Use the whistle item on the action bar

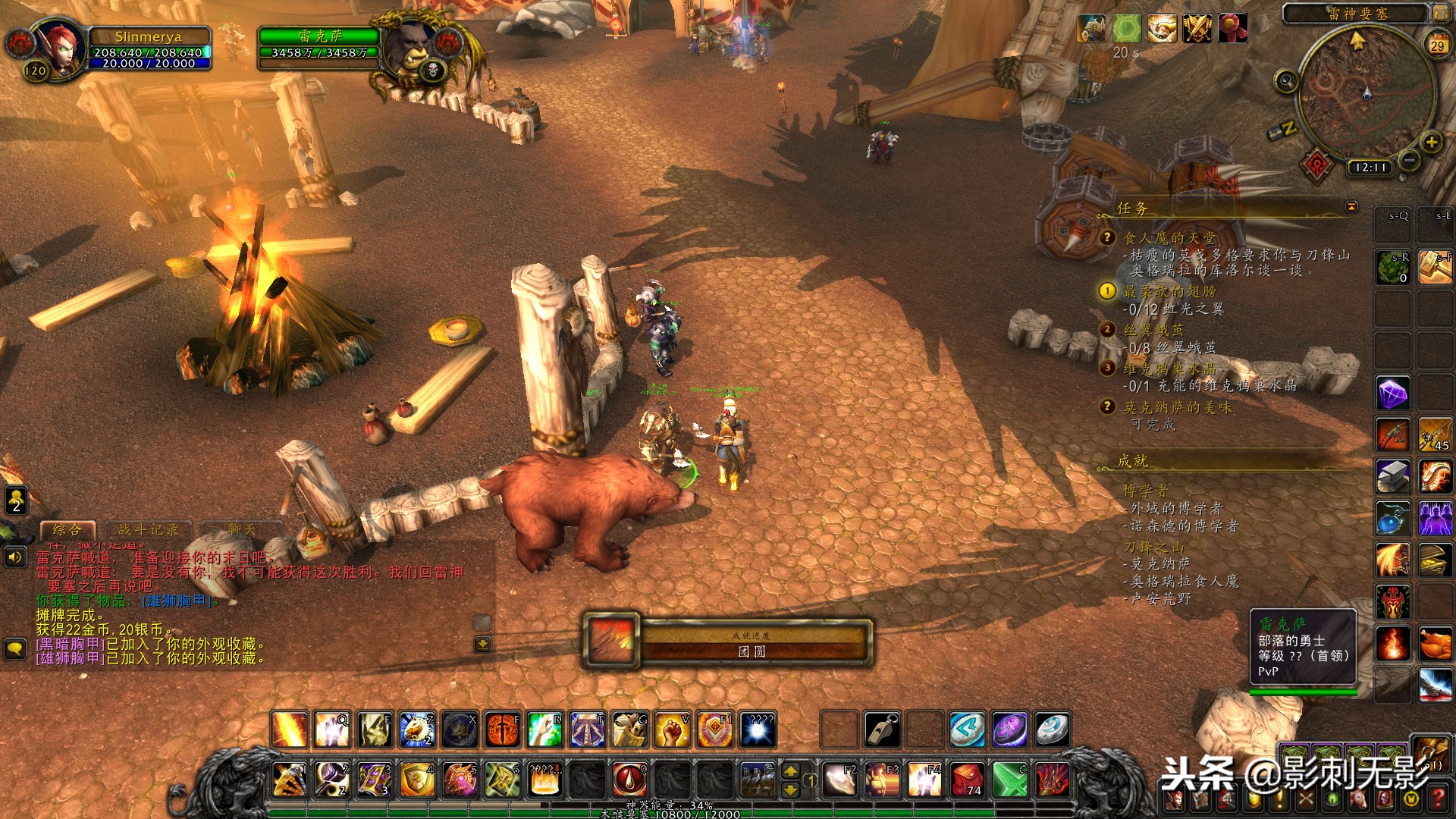(883, 730)
